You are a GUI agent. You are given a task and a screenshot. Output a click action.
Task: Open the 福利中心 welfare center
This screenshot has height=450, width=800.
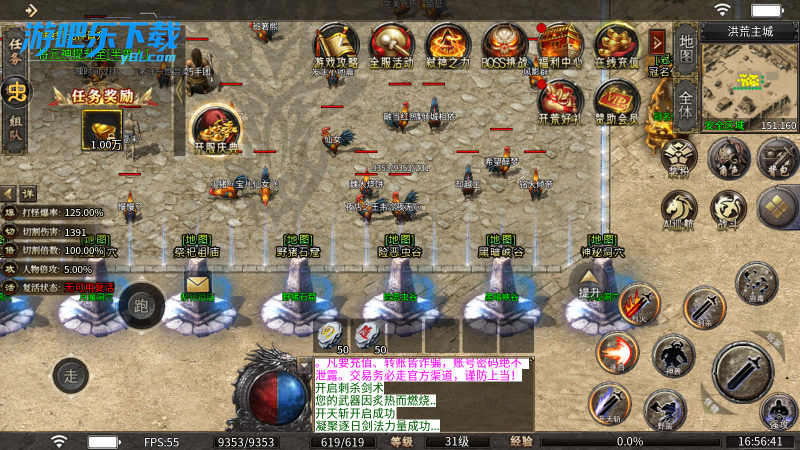pos(561,45)
